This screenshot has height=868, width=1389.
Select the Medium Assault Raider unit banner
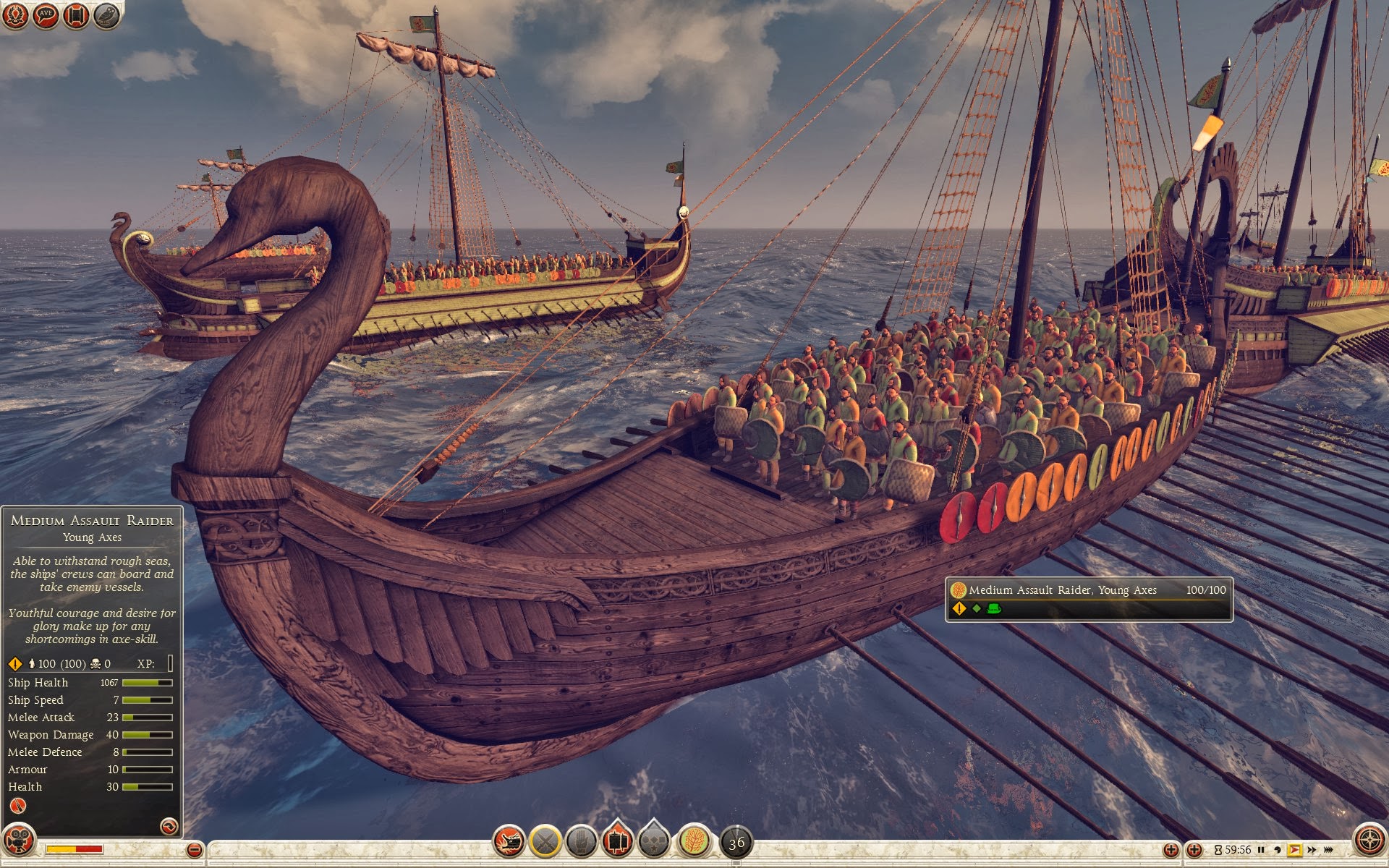[1089, 599]
